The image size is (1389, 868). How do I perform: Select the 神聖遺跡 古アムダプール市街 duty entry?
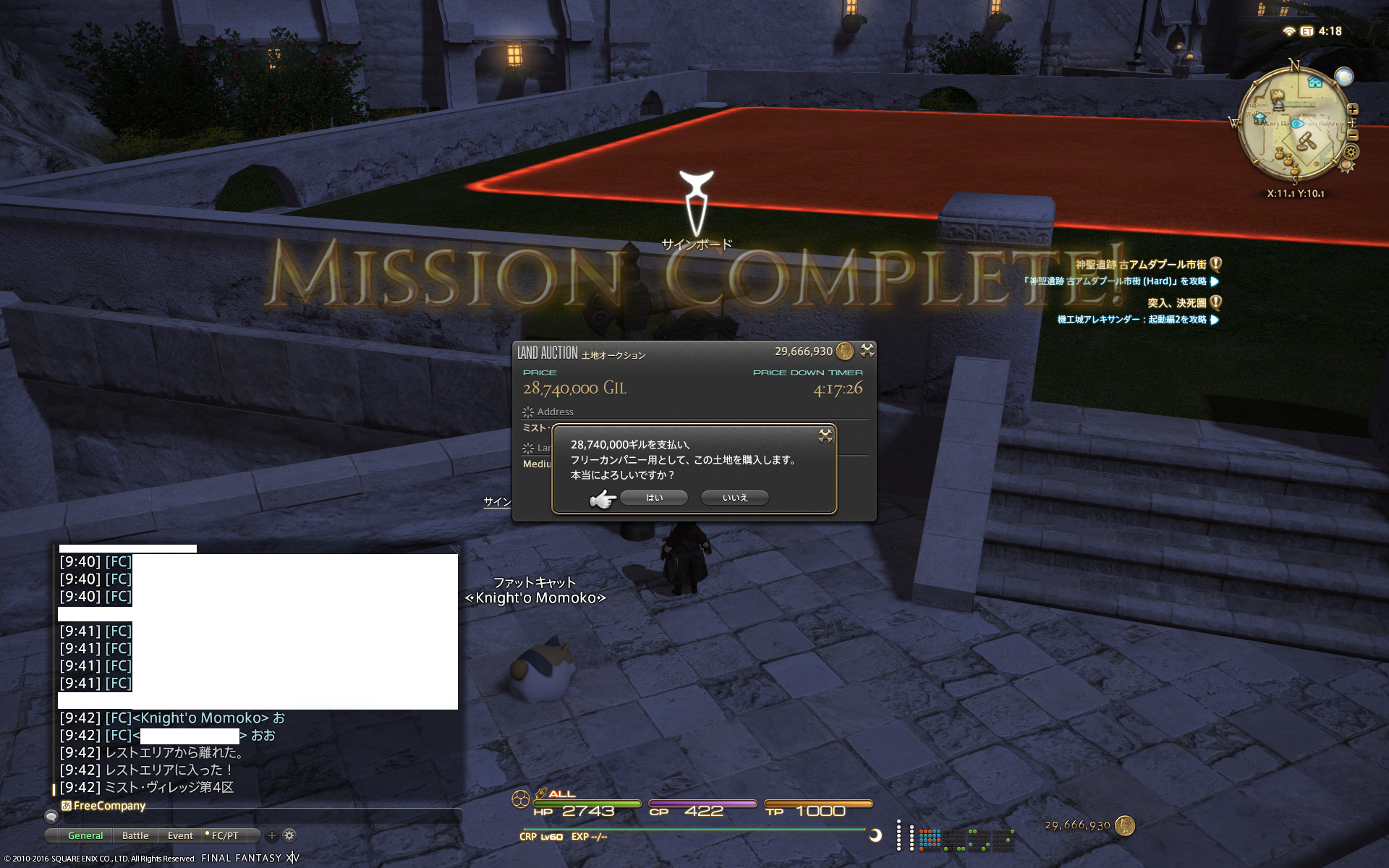point(1141,265)
